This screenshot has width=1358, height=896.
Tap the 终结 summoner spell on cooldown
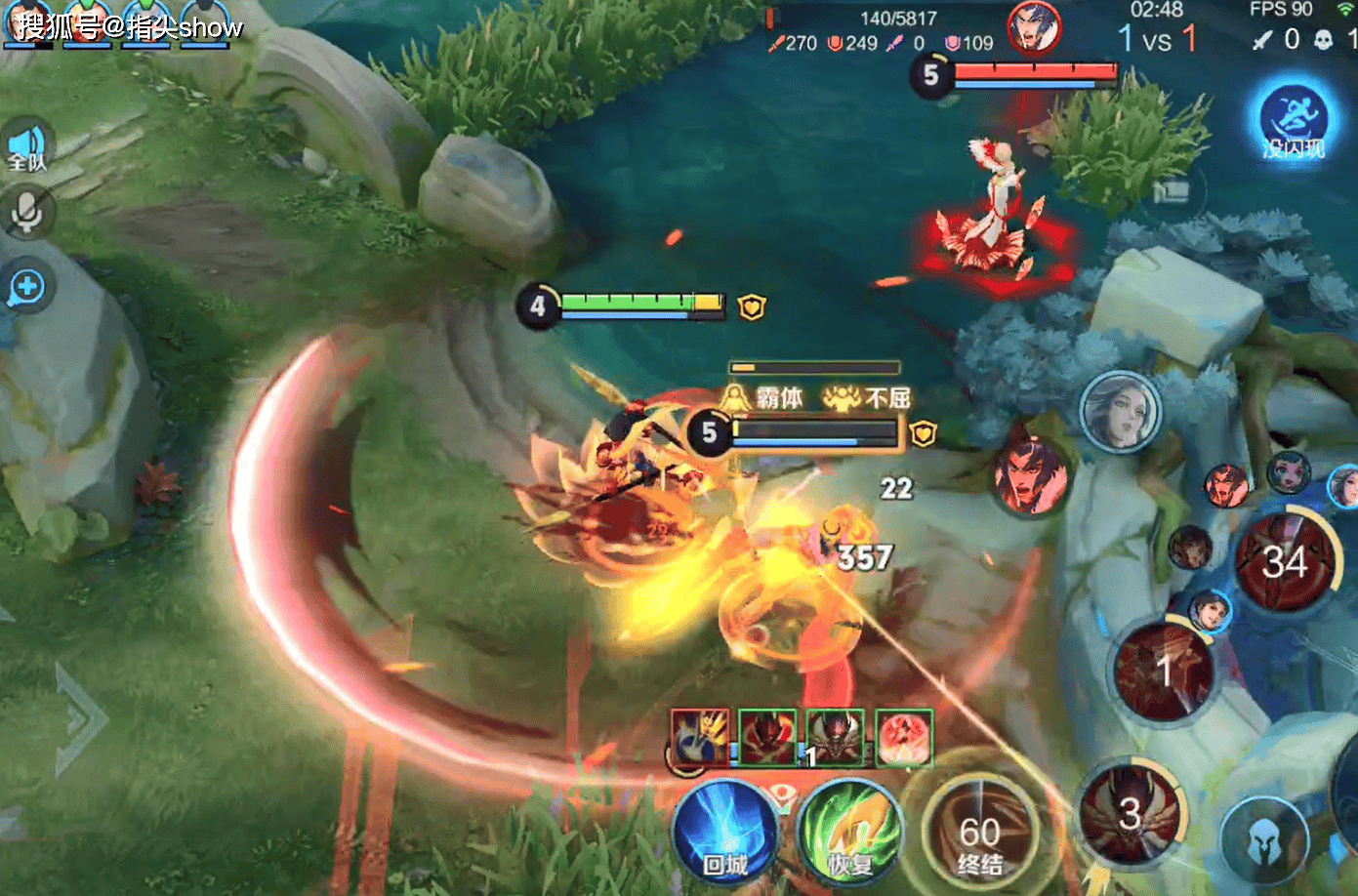(x=978, y=835)
